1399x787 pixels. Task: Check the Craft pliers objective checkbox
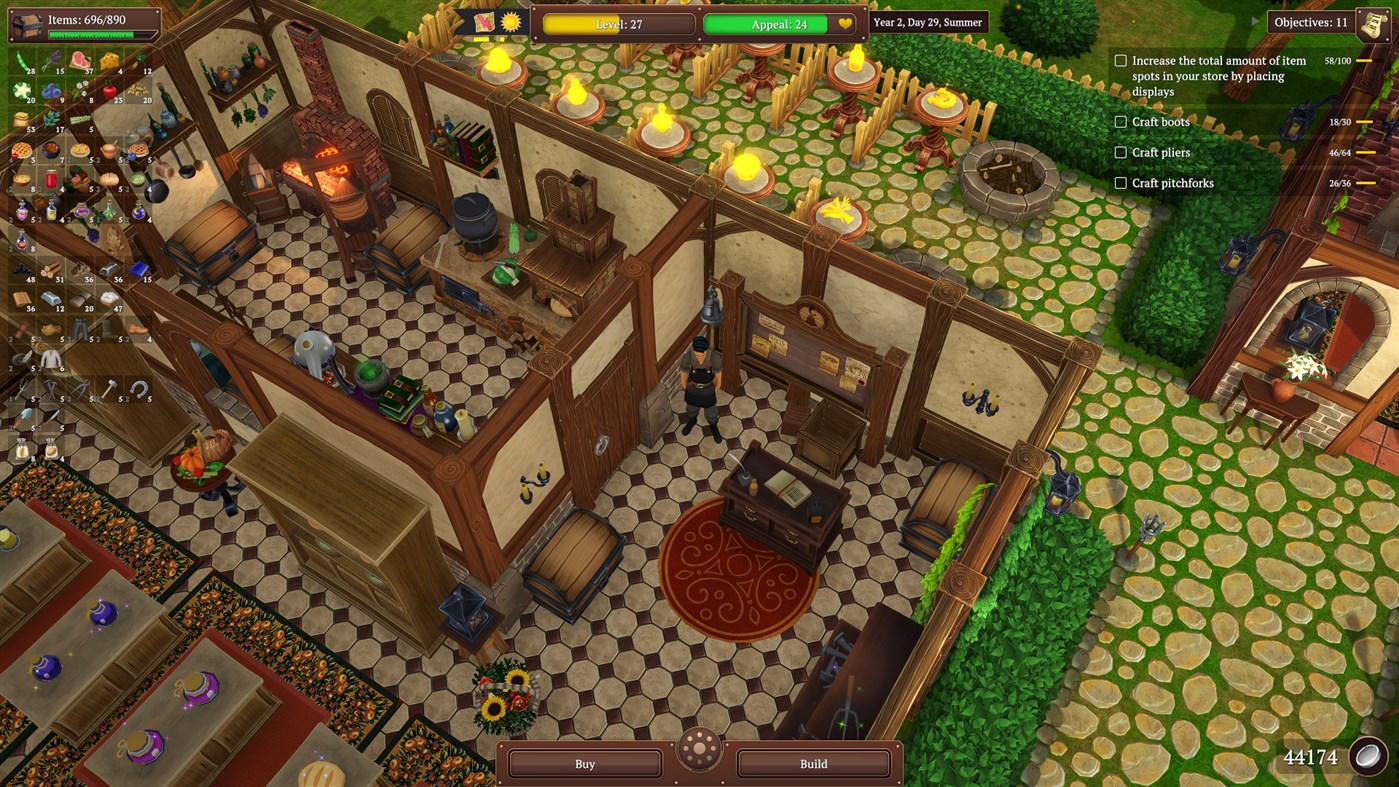click(x=1120, y=152)
